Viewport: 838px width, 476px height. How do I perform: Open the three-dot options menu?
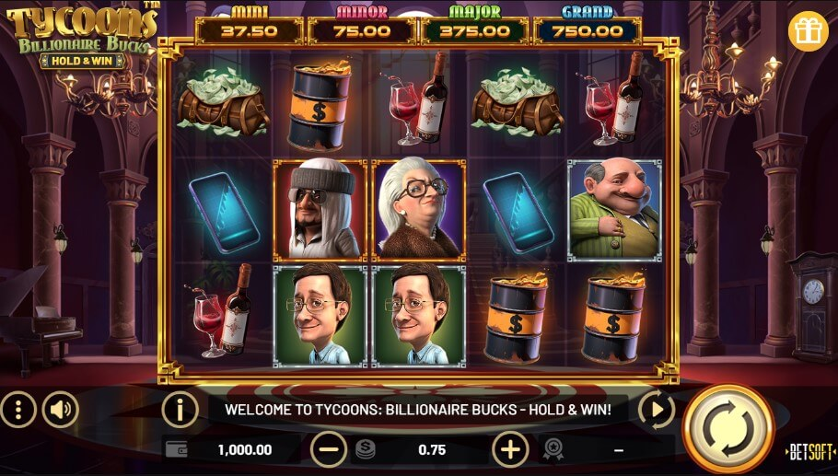[18, 409]
